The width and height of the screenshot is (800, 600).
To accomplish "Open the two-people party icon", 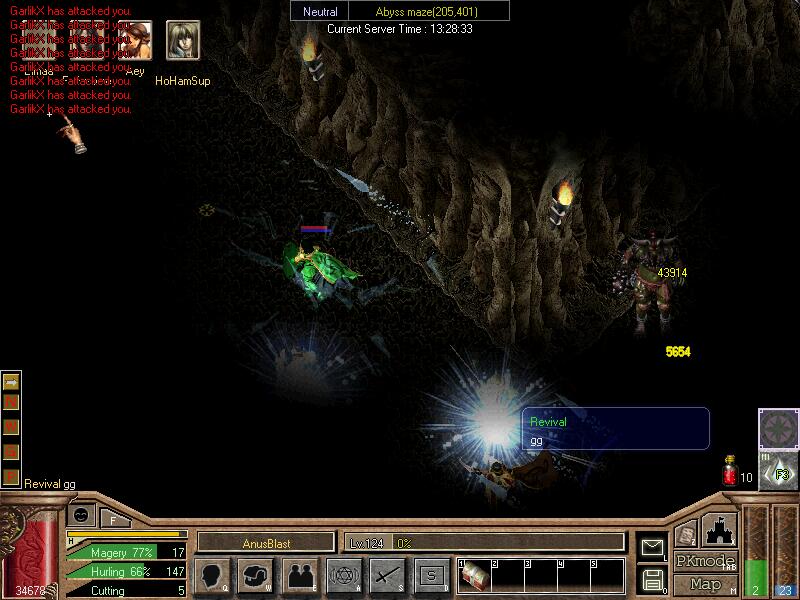I will click(x=300, y=575).
